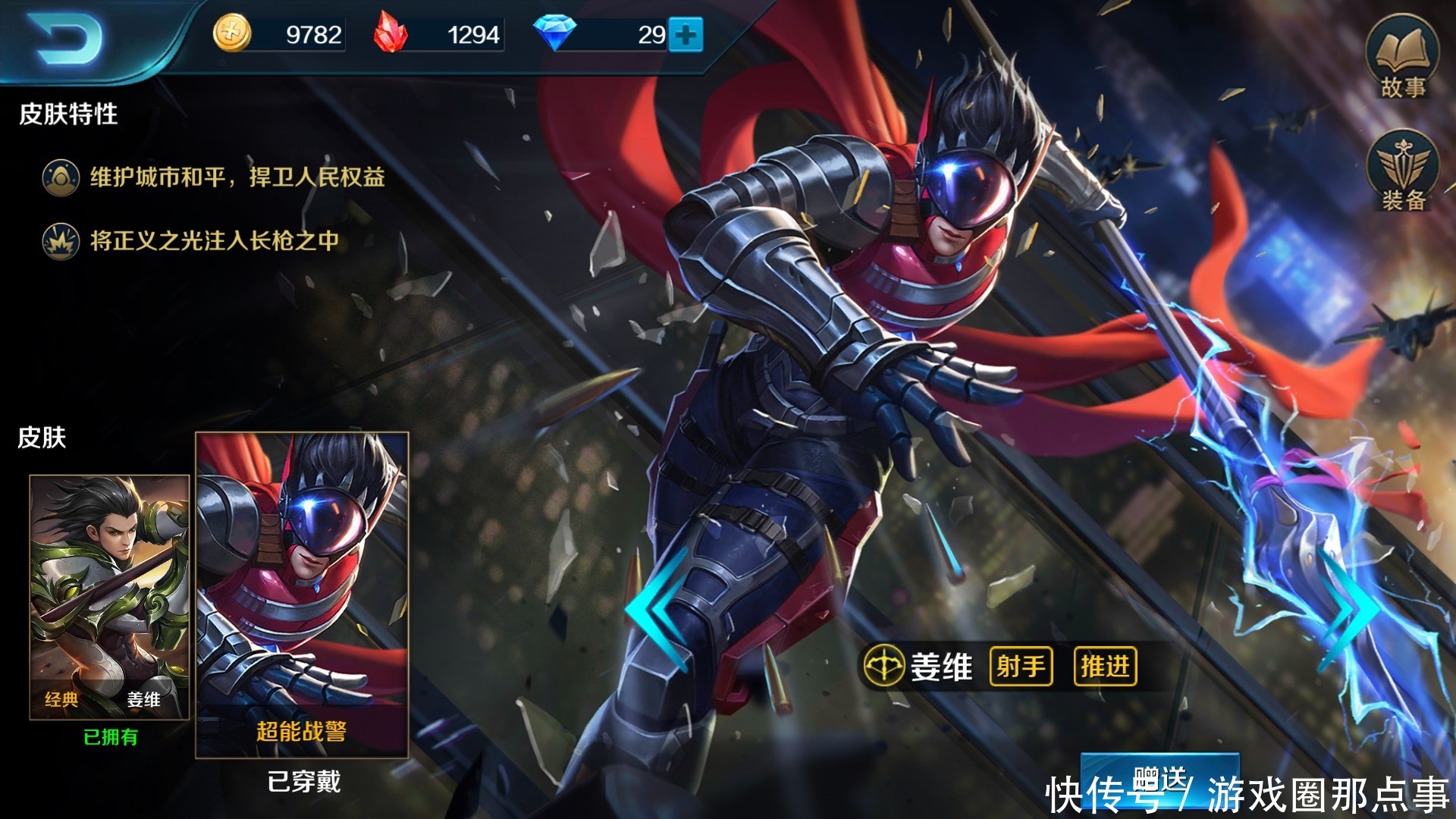Select the 射手 (Marksman) role tag
The image size is (1456, 819).
tap(1020, 667)
